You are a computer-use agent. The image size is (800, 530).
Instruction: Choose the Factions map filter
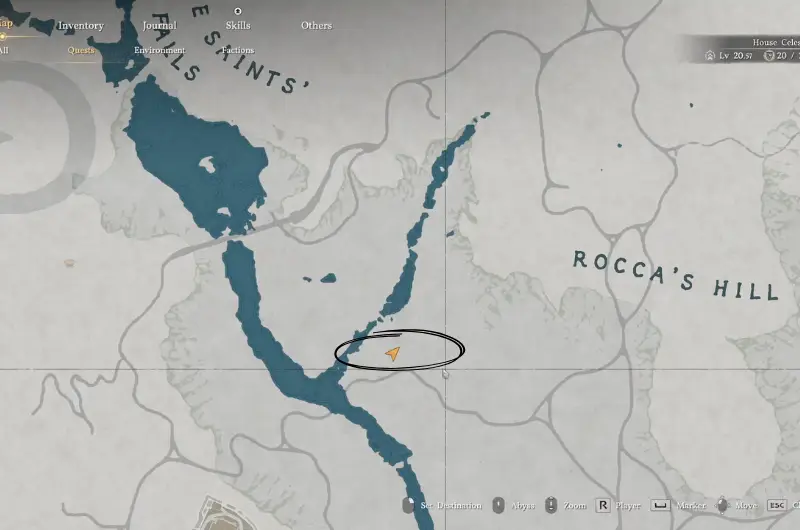pos(237,50)
